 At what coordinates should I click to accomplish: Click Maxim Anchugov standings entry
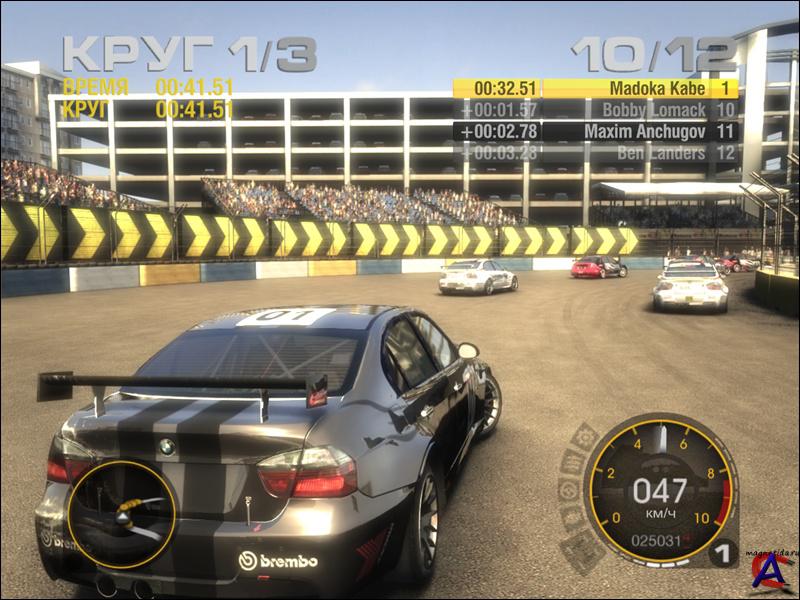[x=596, y=131]
